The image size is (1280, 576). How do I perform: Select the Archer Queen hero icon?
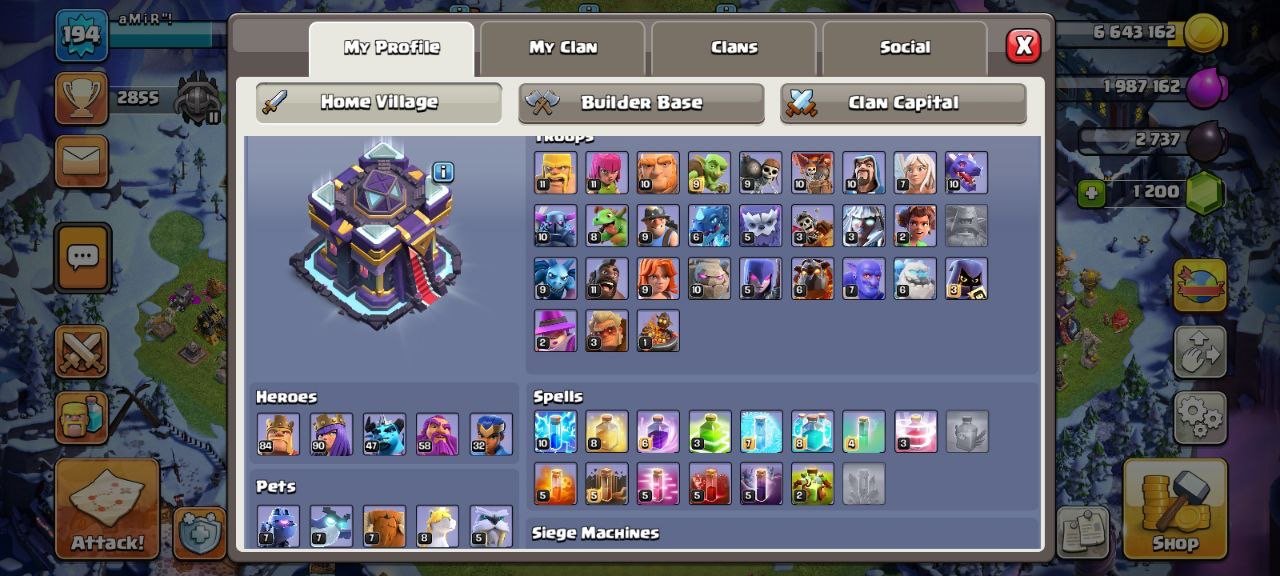(x=331, y=434)
